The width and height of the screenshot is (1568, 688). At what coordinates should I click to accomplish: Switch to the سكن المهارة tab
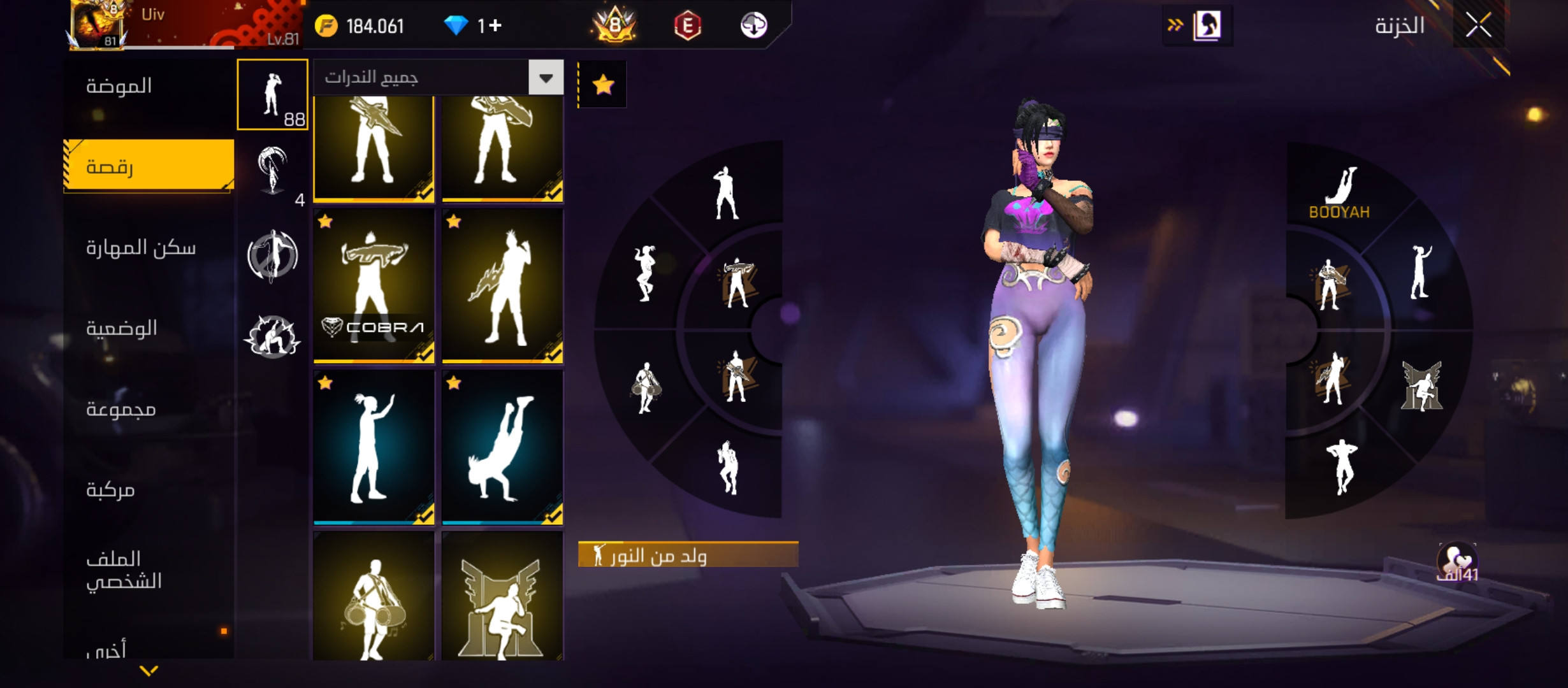tap(141, 248)
